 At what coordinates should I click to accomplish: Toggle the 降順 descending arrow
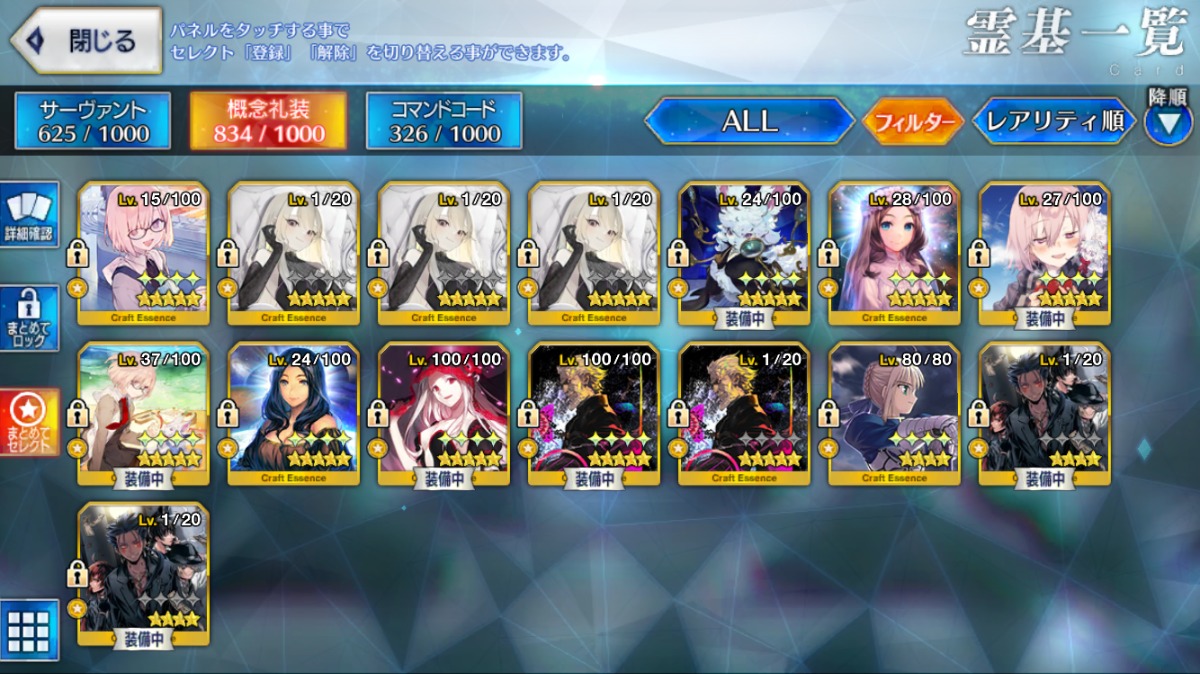click(x=1167, y=122)
